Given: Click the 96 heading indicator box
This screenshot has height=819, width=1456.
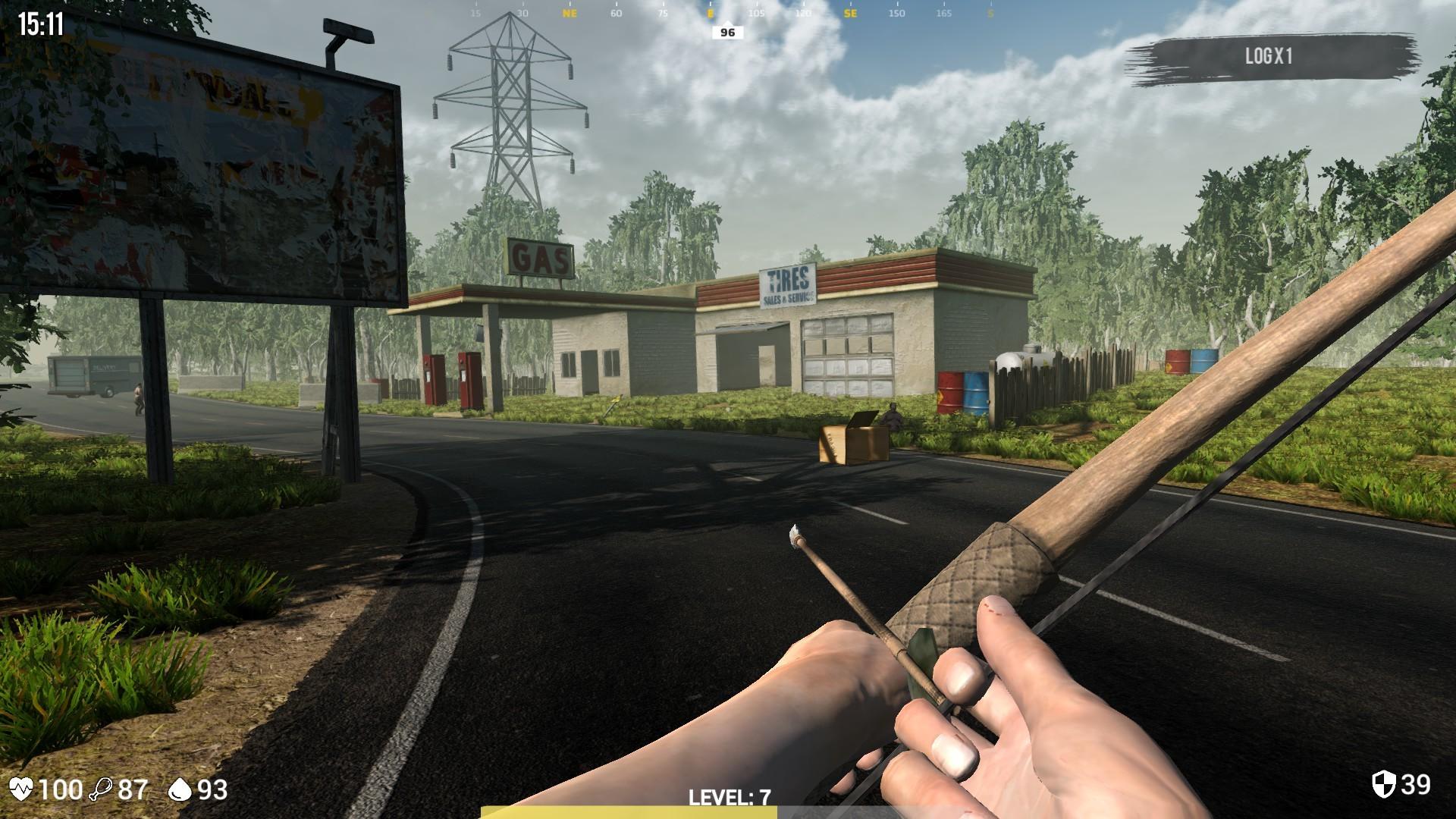Looking at the screenshot, I should coord(726,32).
